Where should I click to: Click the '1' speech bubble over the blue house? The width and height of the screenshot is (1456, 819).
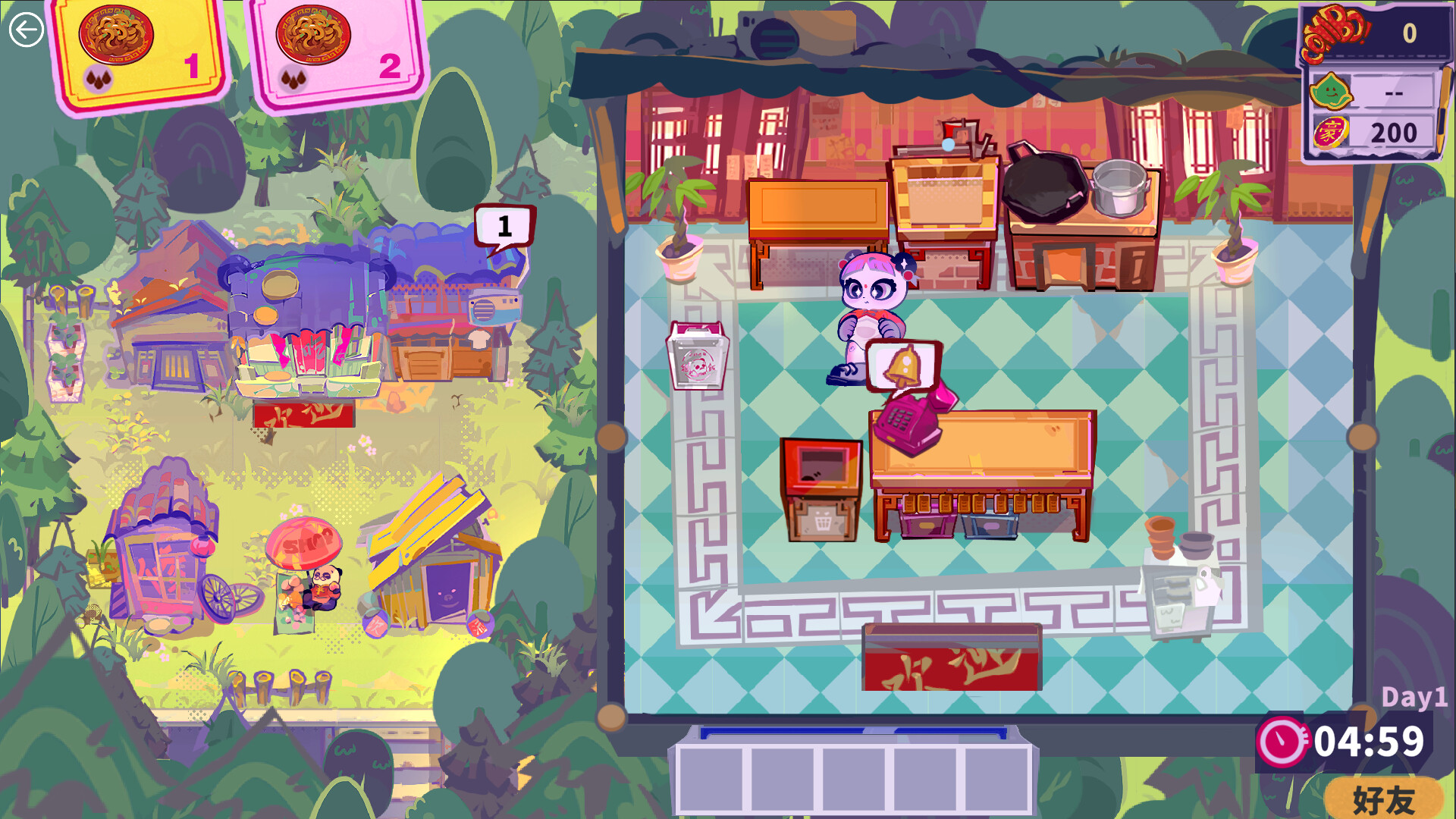(504, 224)
